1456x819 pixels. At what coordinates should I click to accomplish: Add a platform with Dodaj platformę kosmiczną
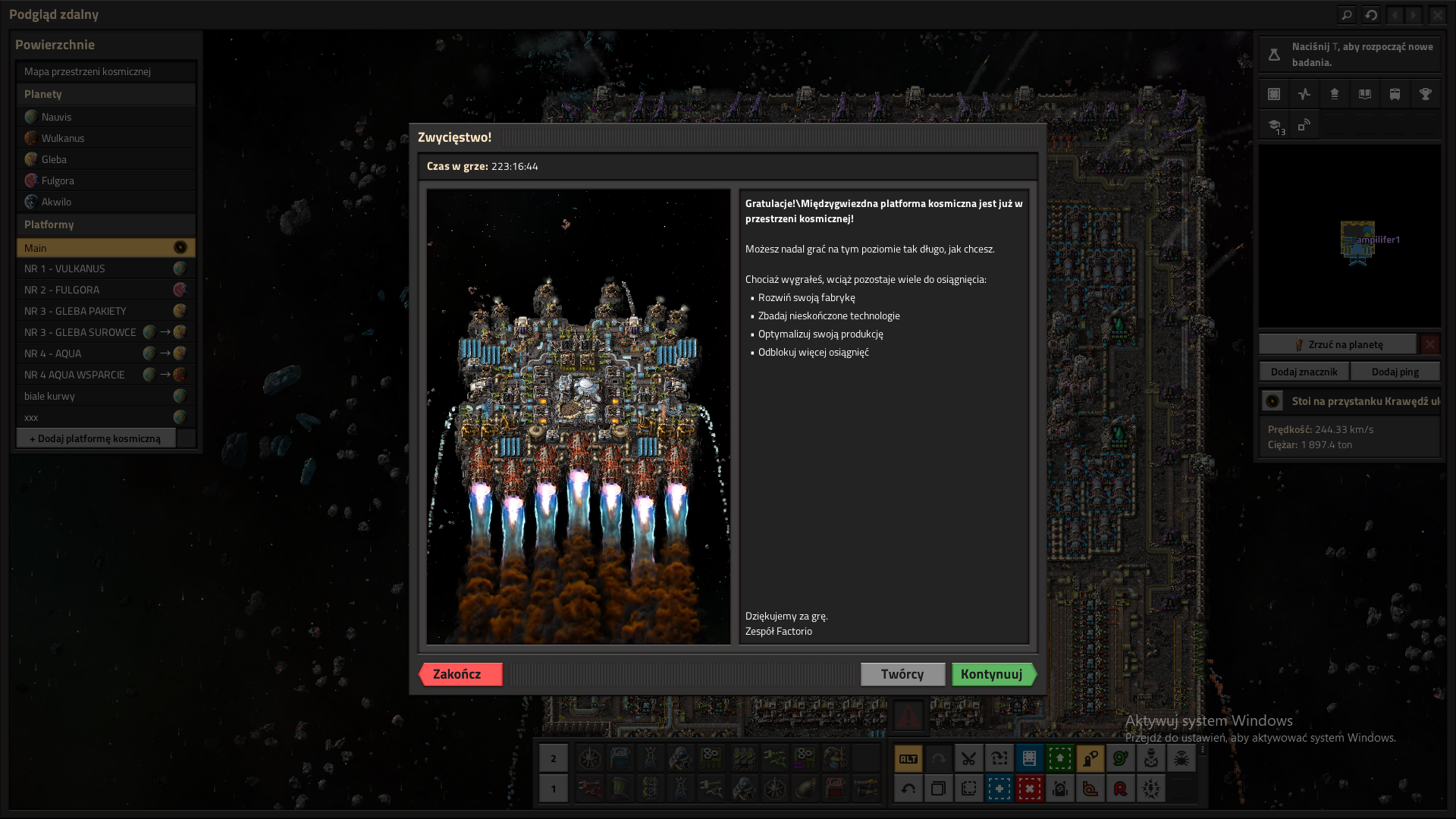[96, 438]
